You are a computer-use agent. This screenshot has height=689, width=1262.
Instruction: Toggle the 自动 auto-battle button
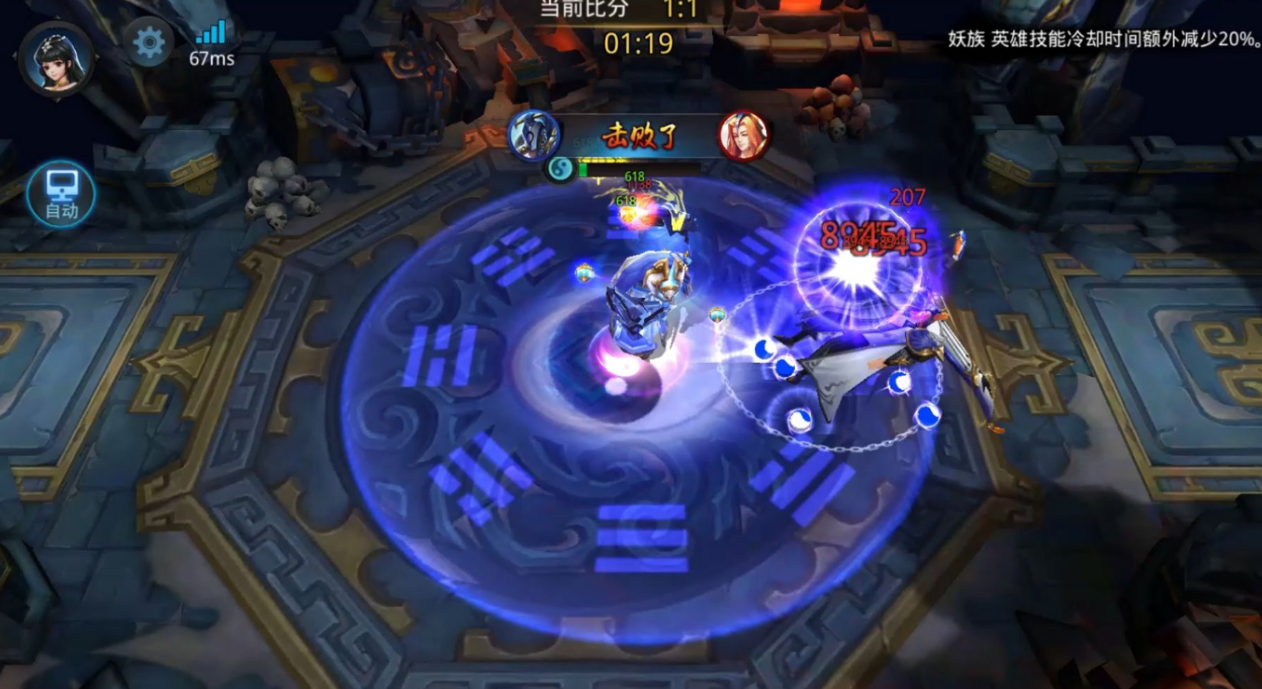tap(61, 193)
